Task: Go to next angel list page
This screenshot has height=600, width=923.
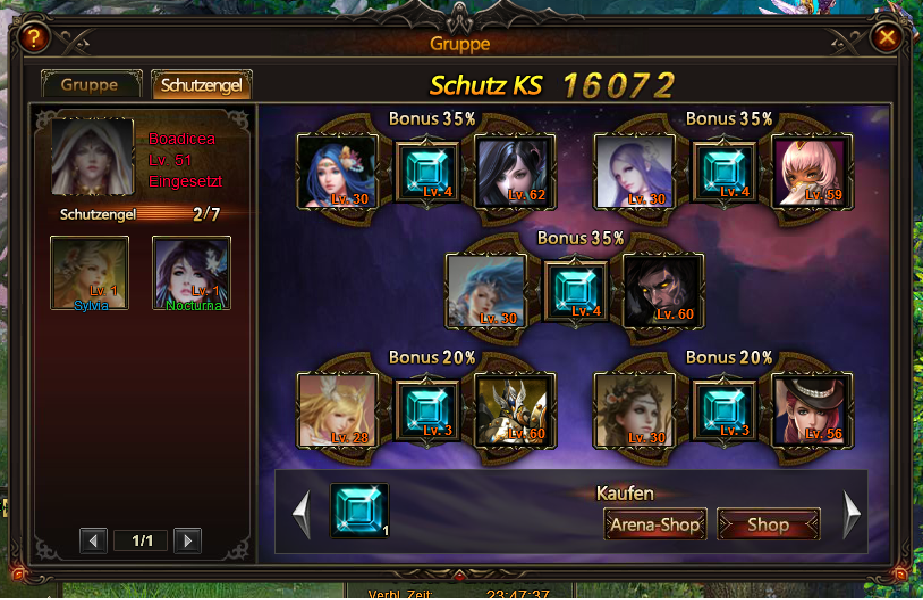Action: (187, 541)
